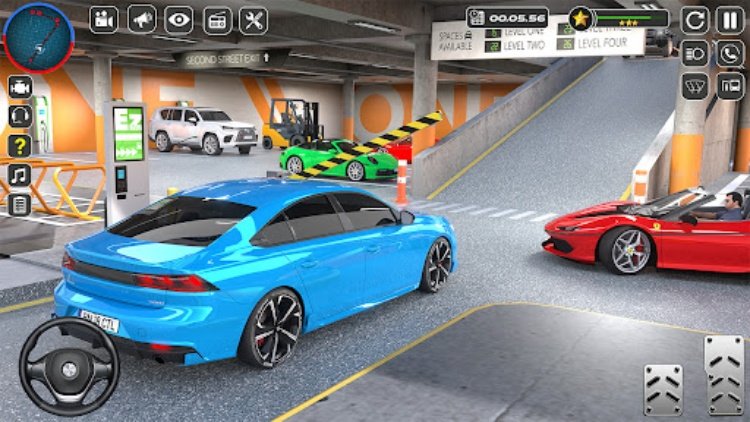Click the steering wheel control
Viewport: 750px width, 422px height.
68,366
